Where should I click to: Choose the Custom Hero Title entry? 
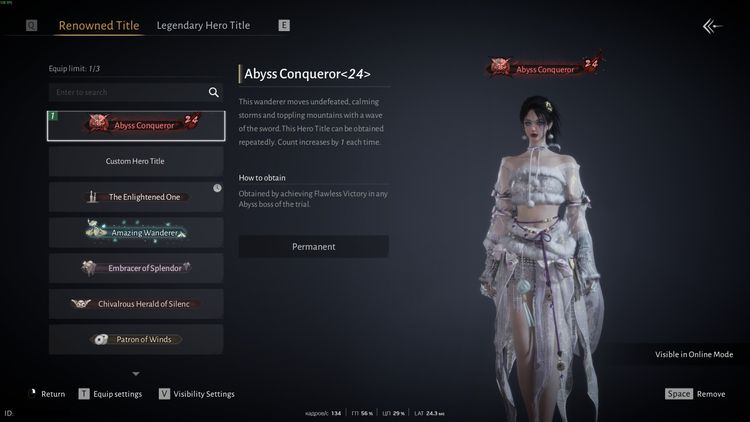(136, 161)
